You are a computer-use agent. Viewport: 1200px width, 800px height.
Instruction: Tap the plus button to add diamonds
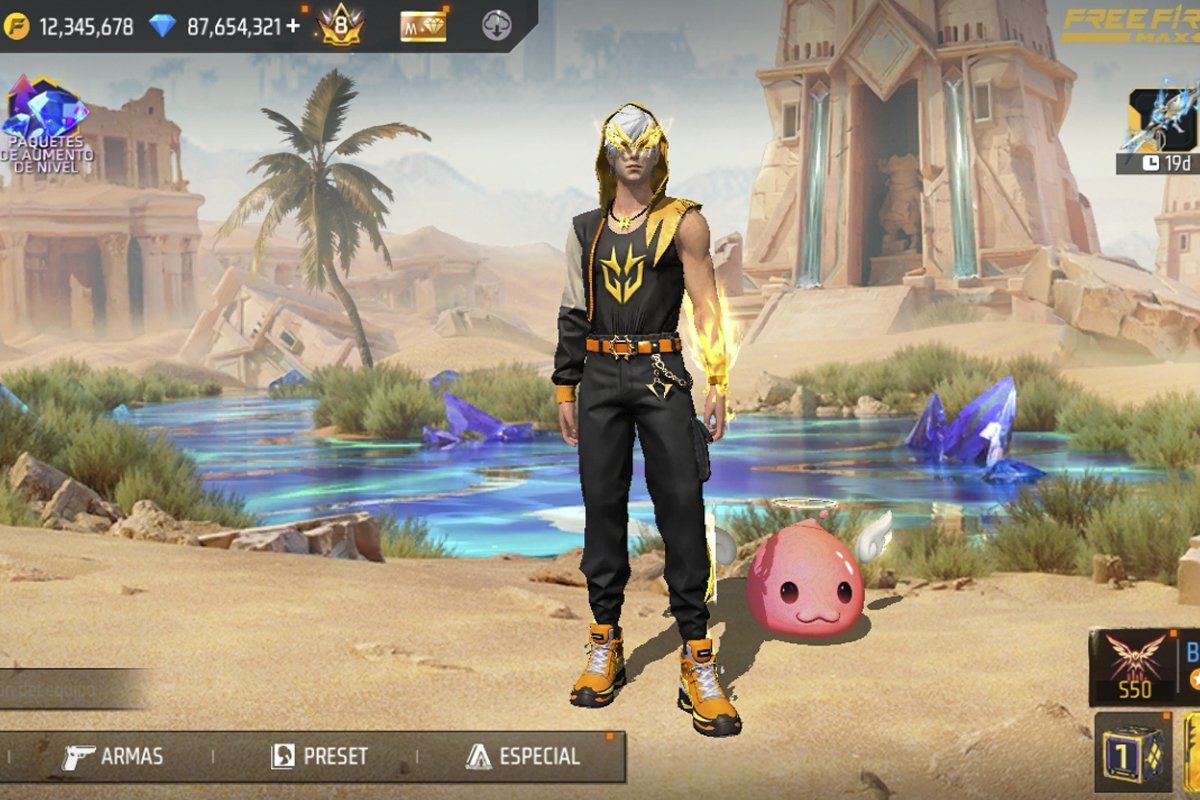pyautogui.click(x=293, y=26)
